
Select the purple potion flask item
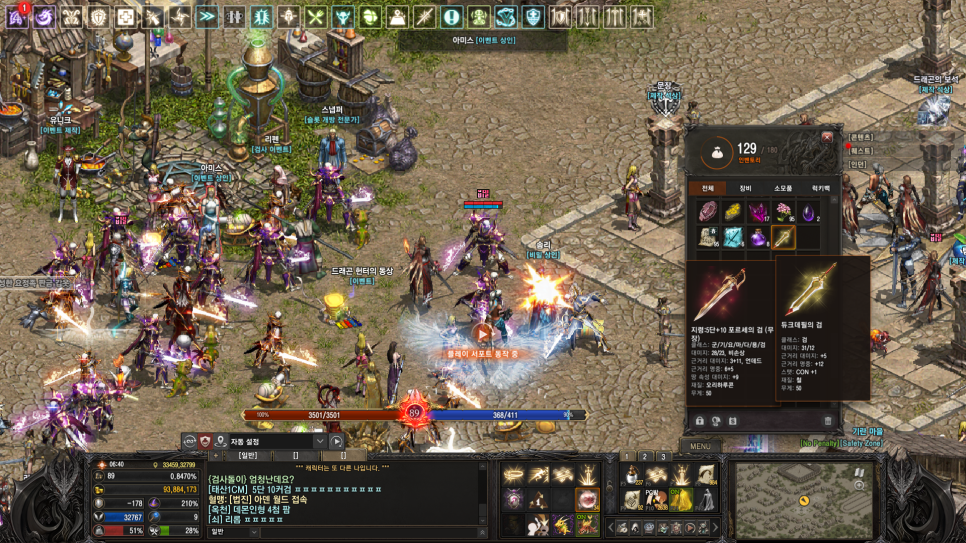click(x=758, y=237)
